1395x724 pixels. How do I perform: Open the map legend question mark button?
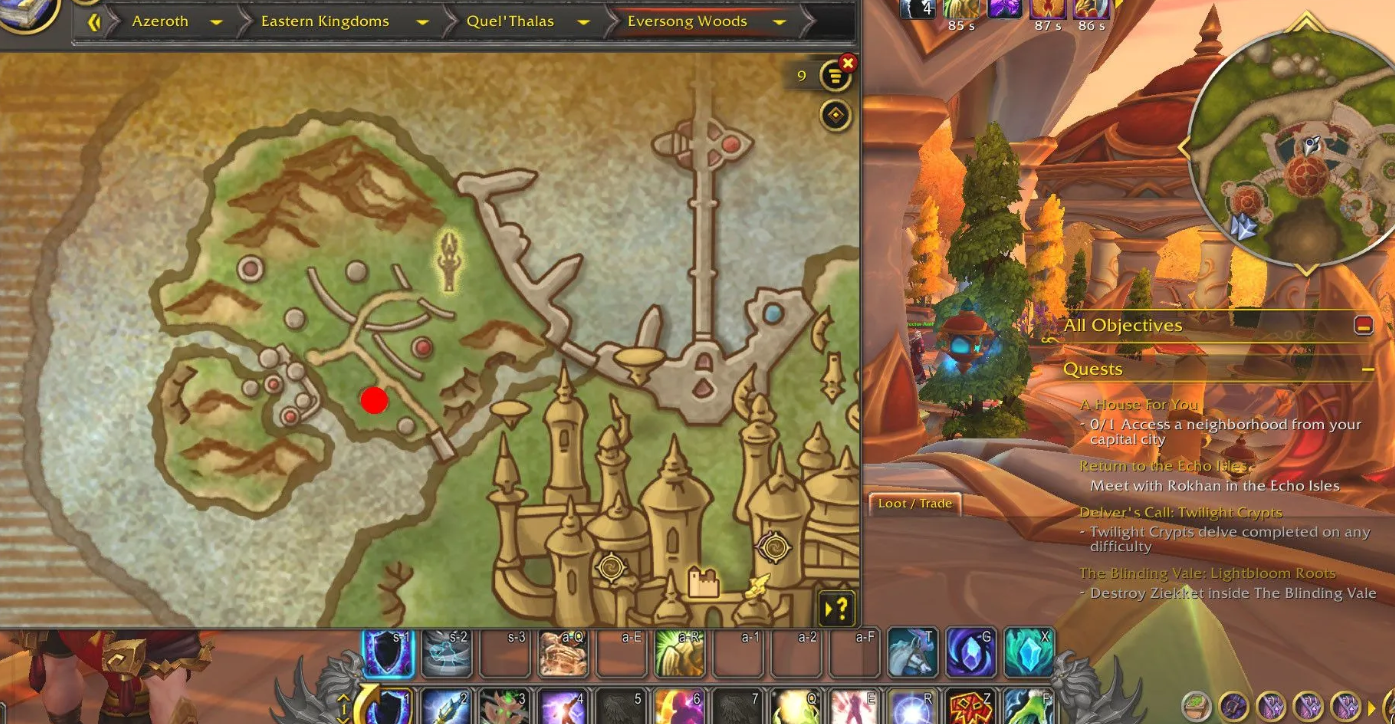[x=837, y=607]
